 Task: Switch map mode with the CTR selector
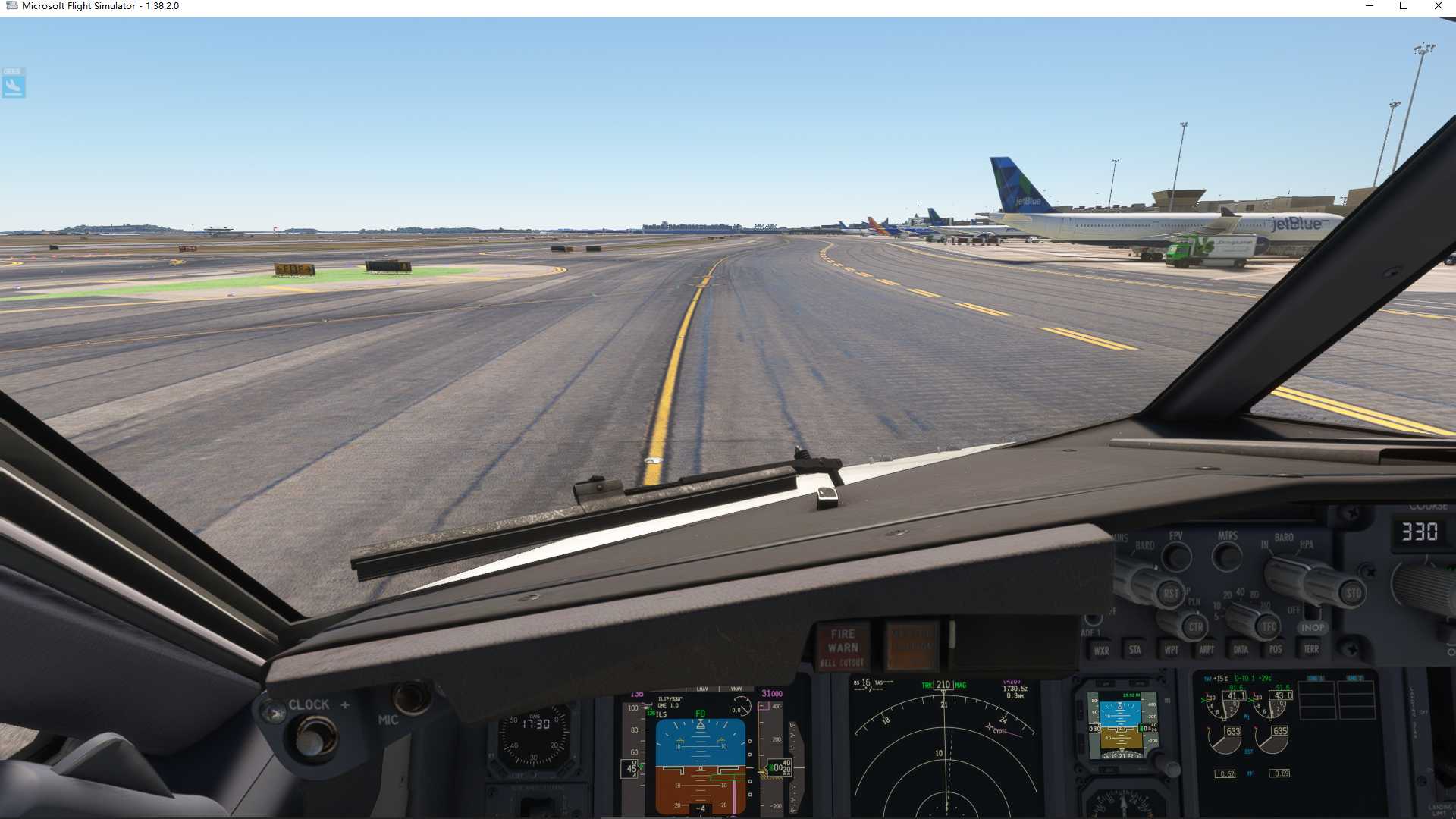[x=1195, y=627]
